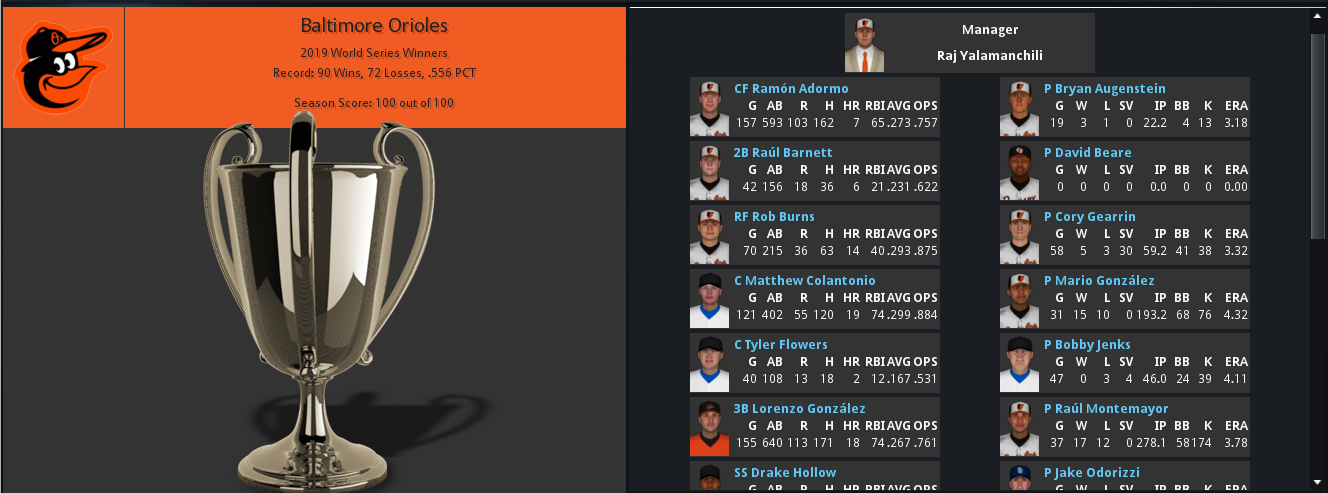Image resolution: width=1328 pixels, height=493 pixels.
Task: Select C Tyler Flowers name link
Action: point(780,344)
